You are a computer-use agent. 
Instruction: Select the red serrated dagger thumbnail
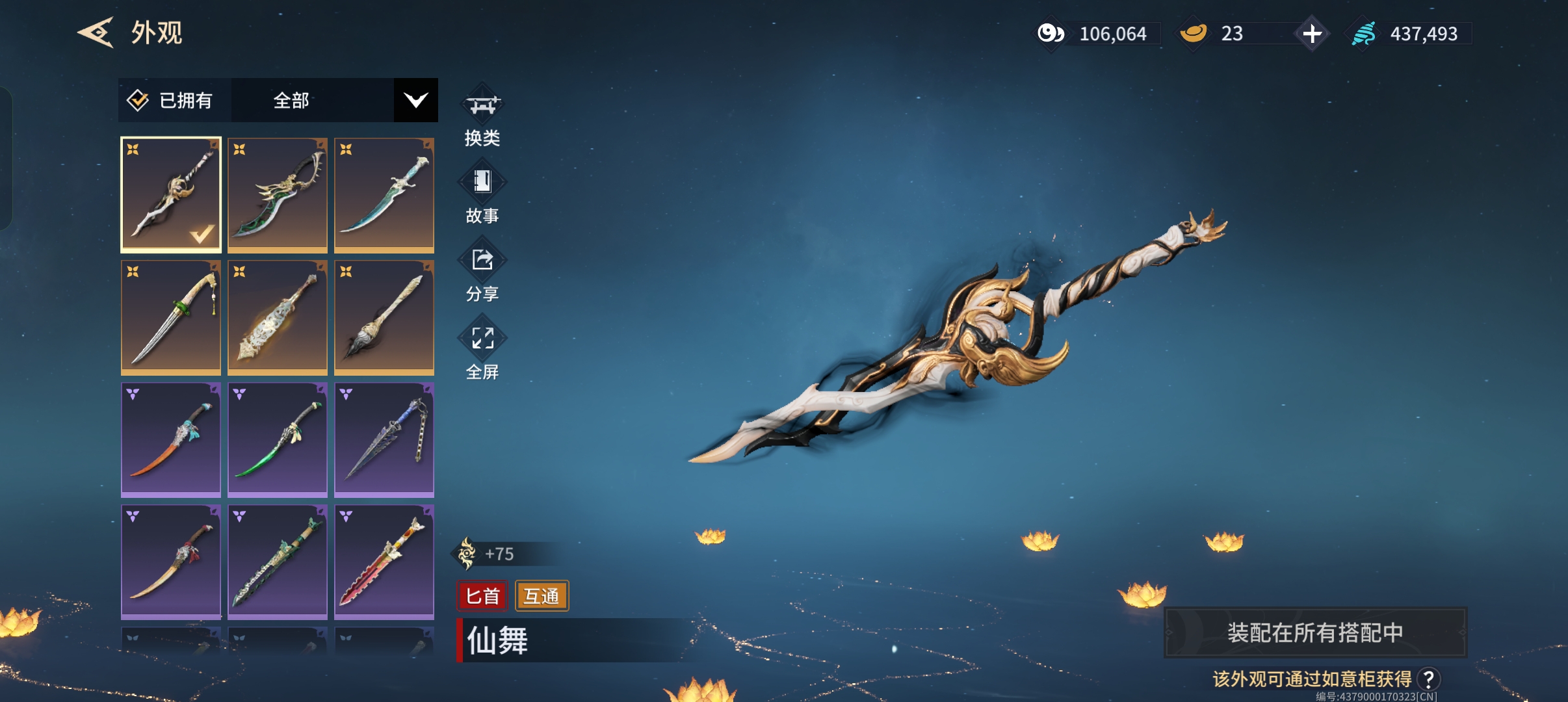(384, 562)
